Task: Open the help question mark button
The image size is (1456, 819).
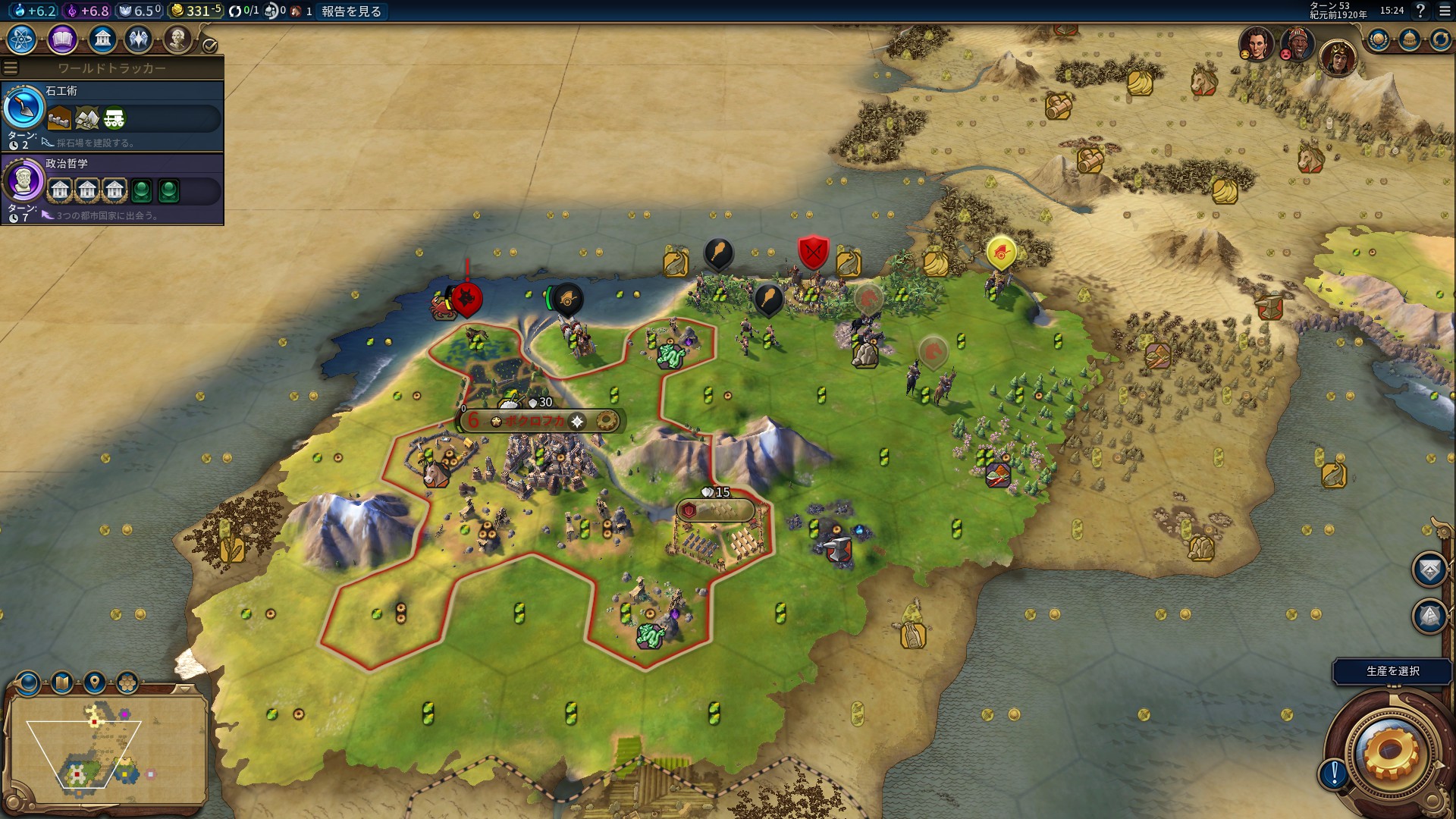Action: 1420,11
